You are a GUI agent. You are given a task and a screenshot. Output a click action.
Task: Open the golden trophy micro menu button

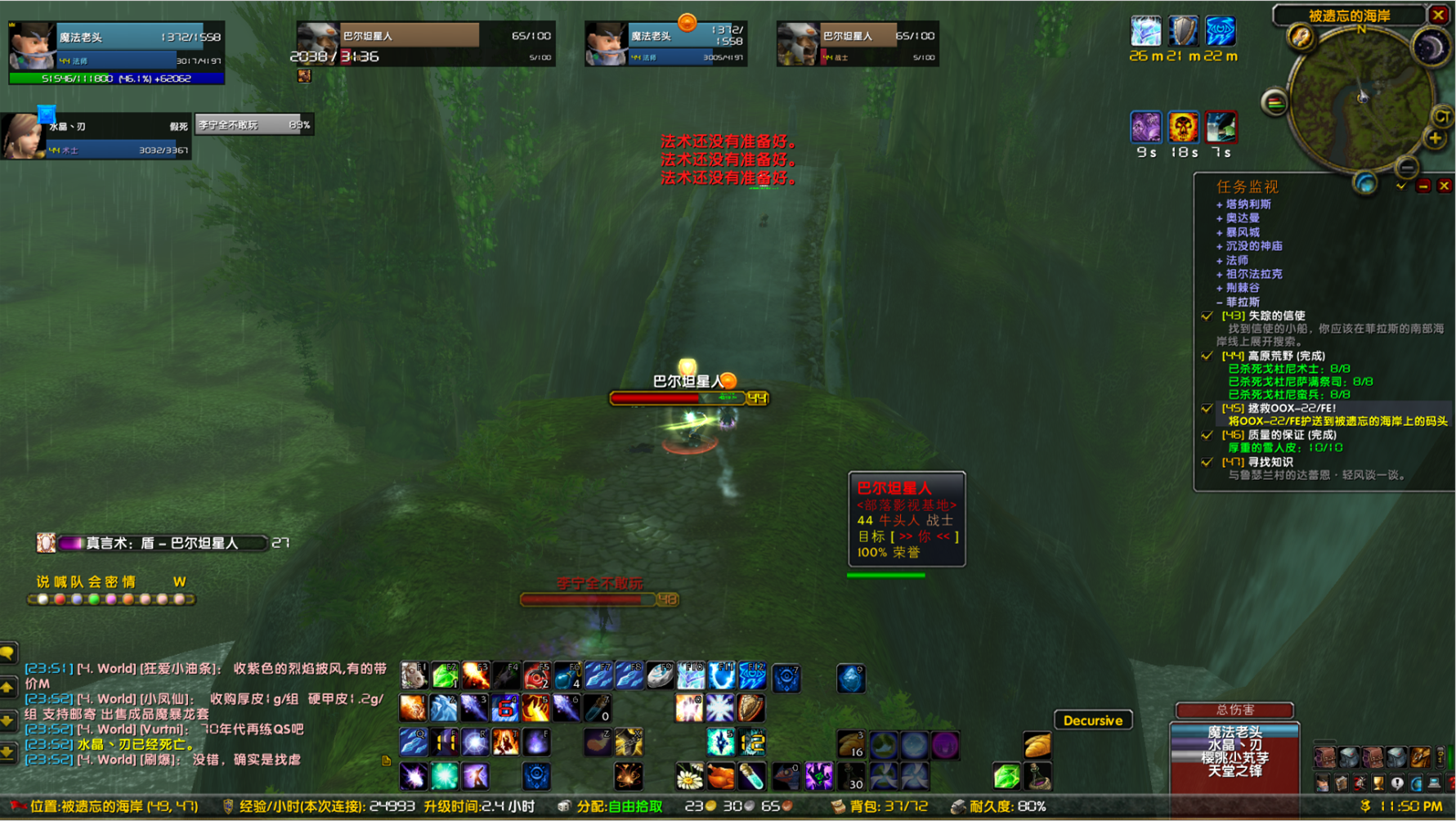pos(1379,783)
